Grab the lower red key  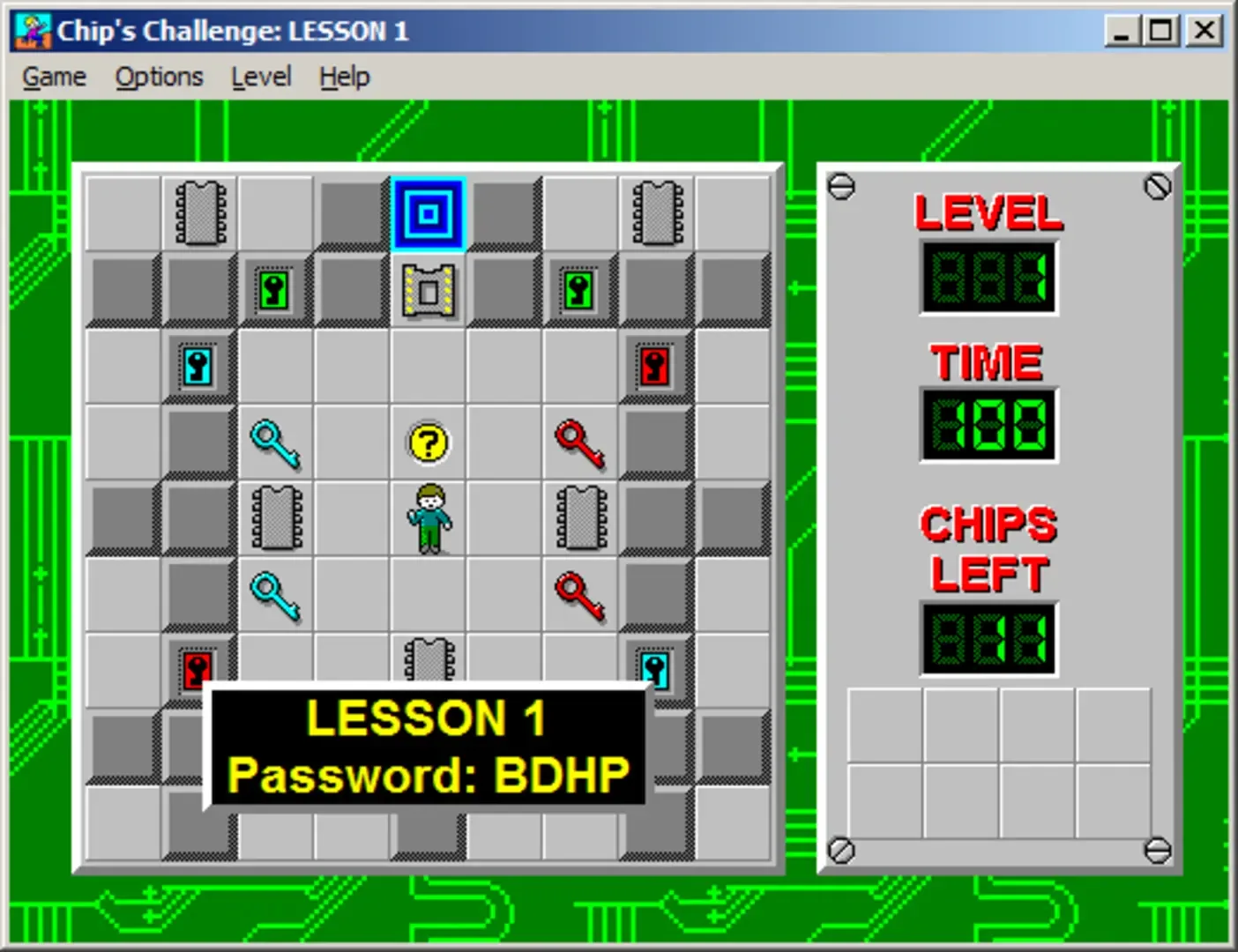[580, 595]
